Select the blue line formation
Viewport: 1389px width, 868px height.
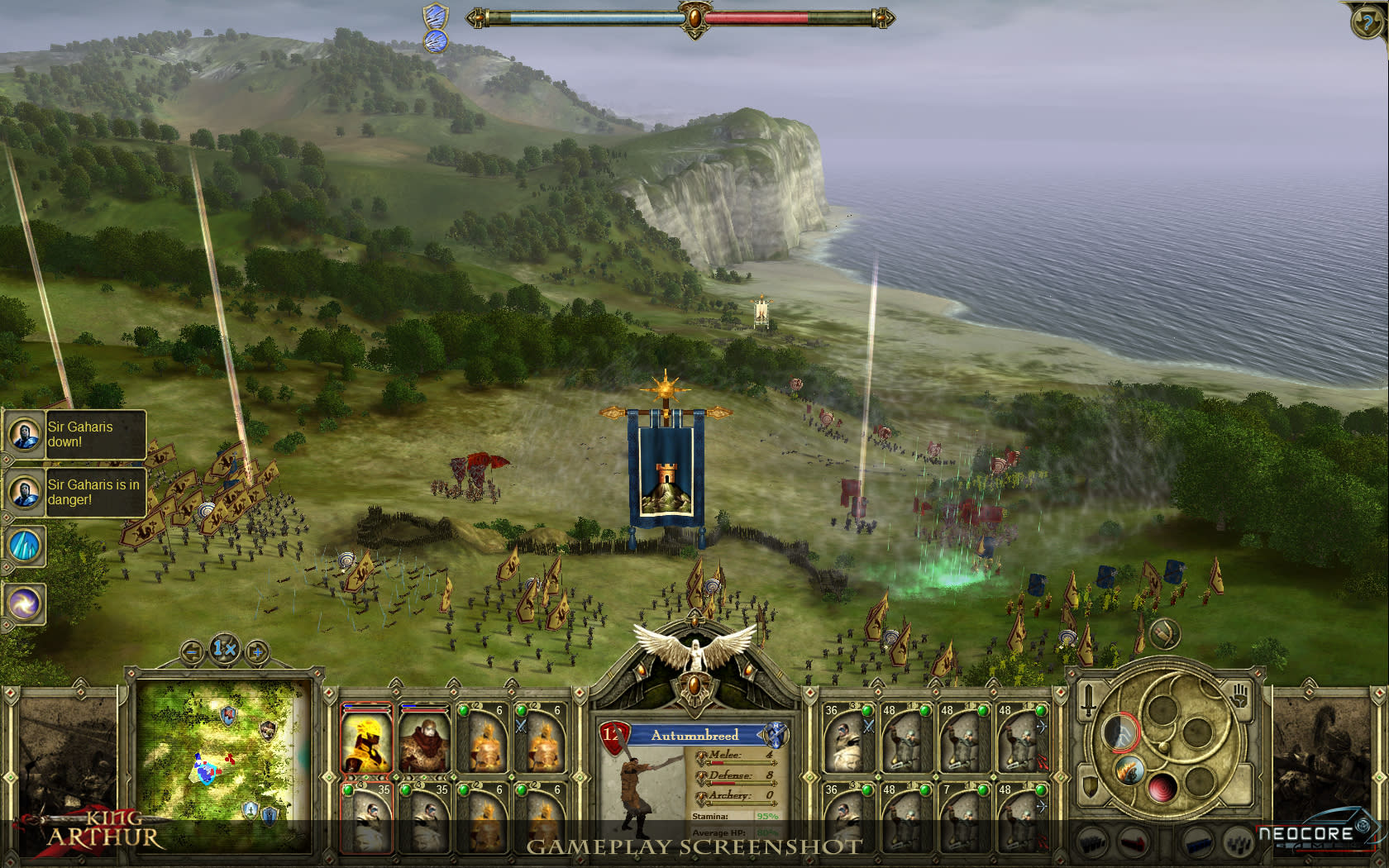tap(1197, 844)
